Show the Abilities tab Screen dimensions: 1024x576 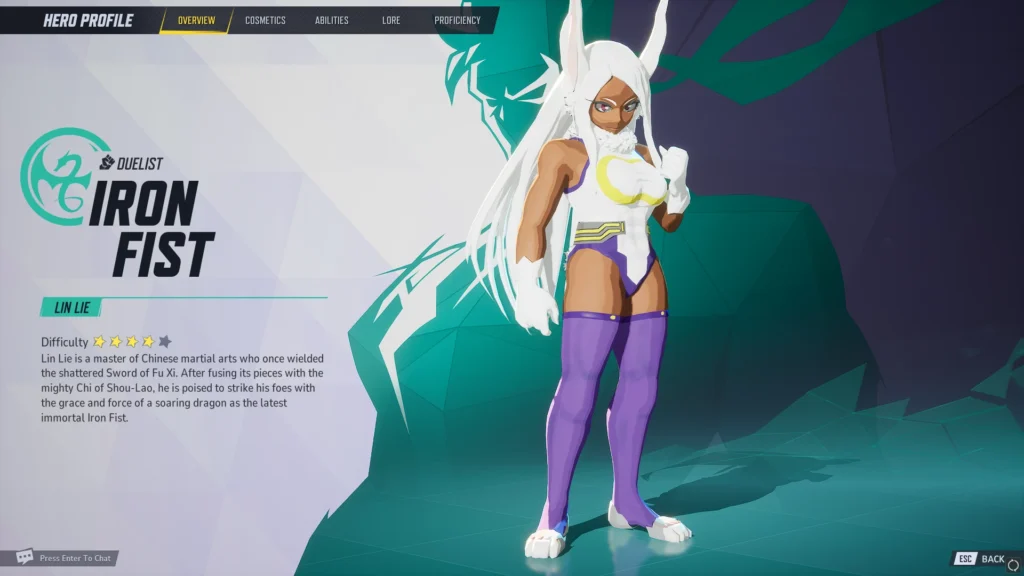click(x=331, y=20)
